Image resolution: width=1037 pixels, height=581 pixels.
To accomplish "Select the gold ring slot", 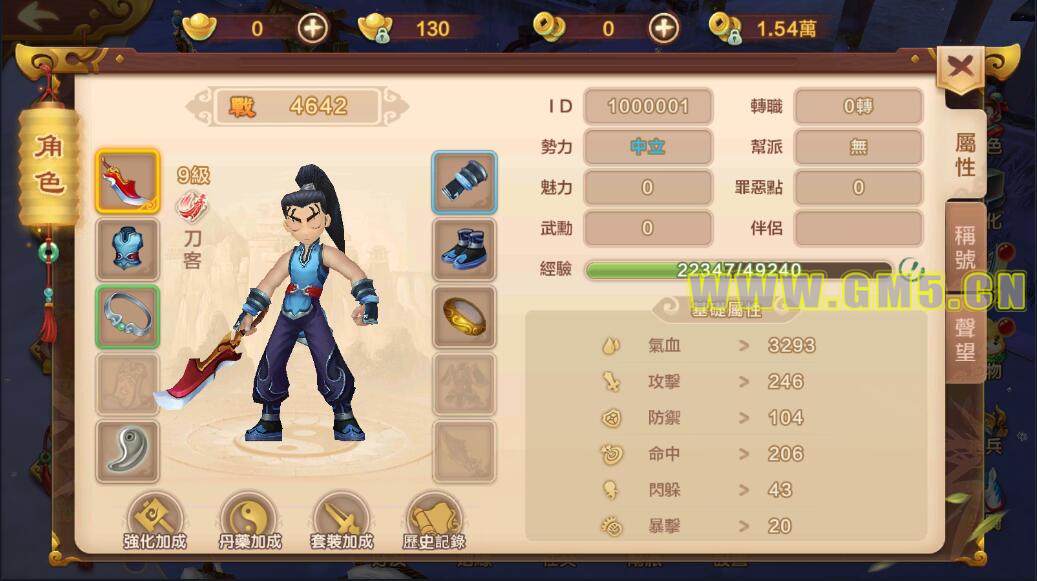I will tap(464, 317).
